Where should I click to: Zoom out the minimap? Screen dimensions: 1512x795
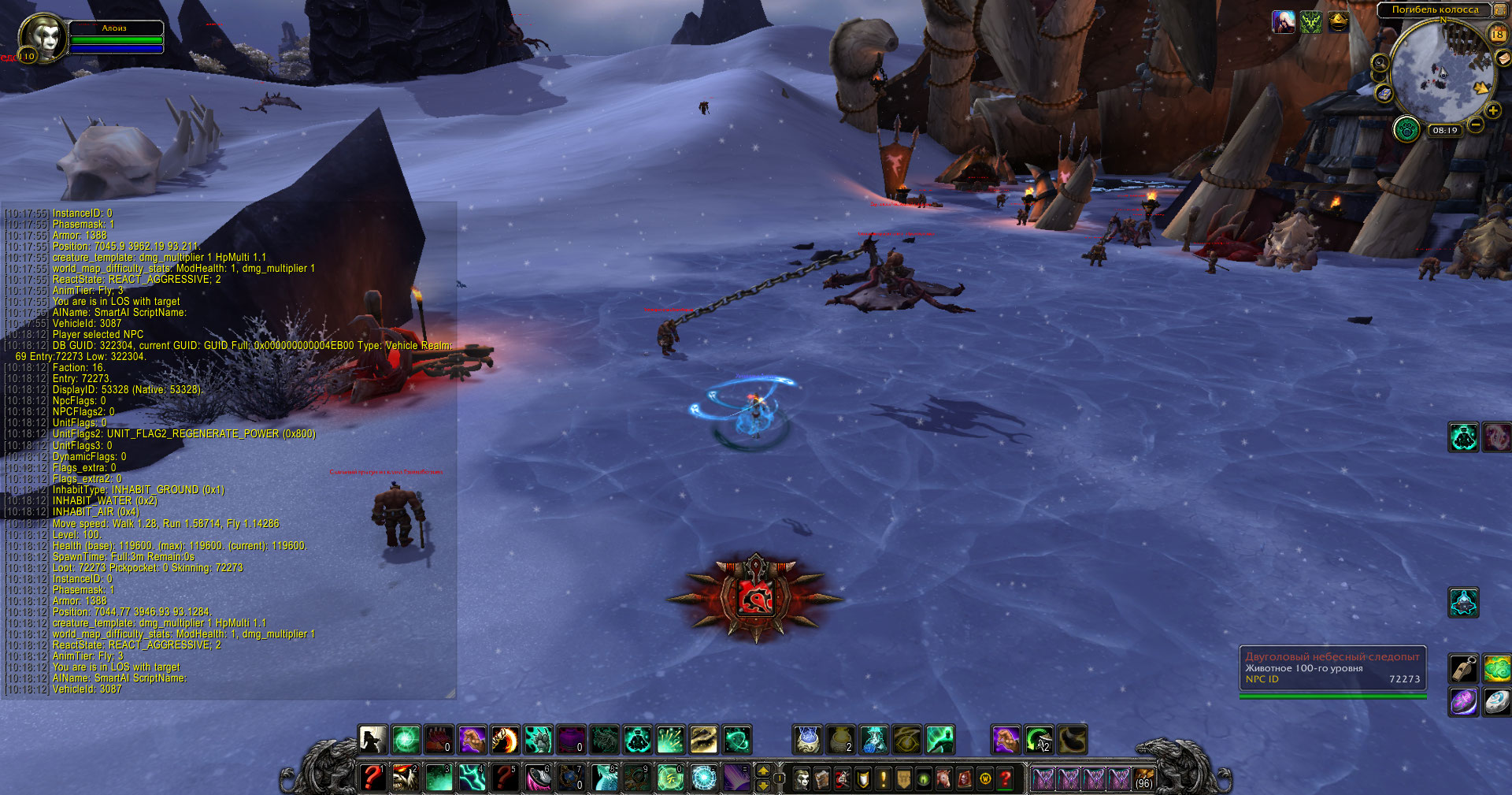(x=1476, y=124)
